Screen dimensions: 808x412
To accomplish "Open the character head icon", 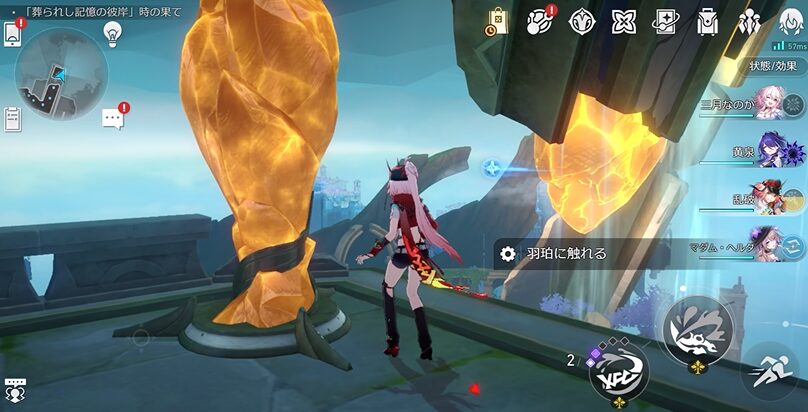I will coord(790,21).
